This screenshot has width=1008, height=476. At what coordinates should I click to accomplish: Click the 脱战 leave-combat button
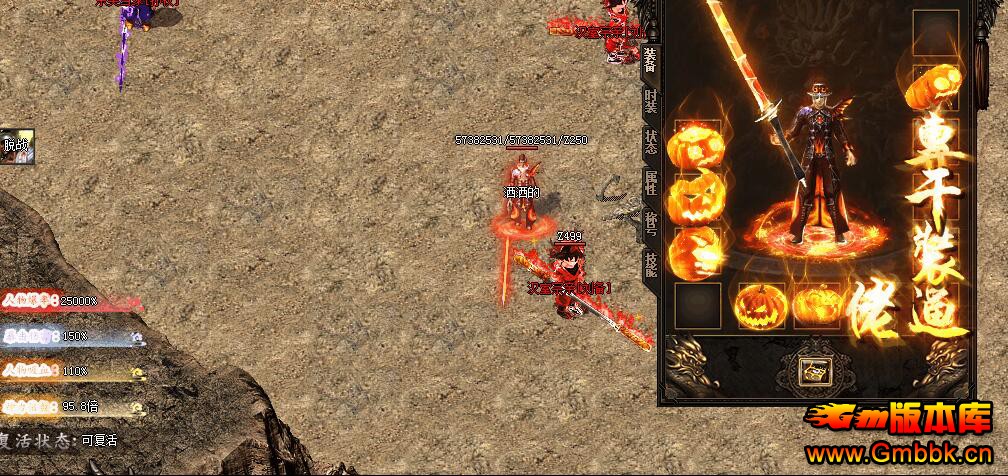tap(17, 145)
